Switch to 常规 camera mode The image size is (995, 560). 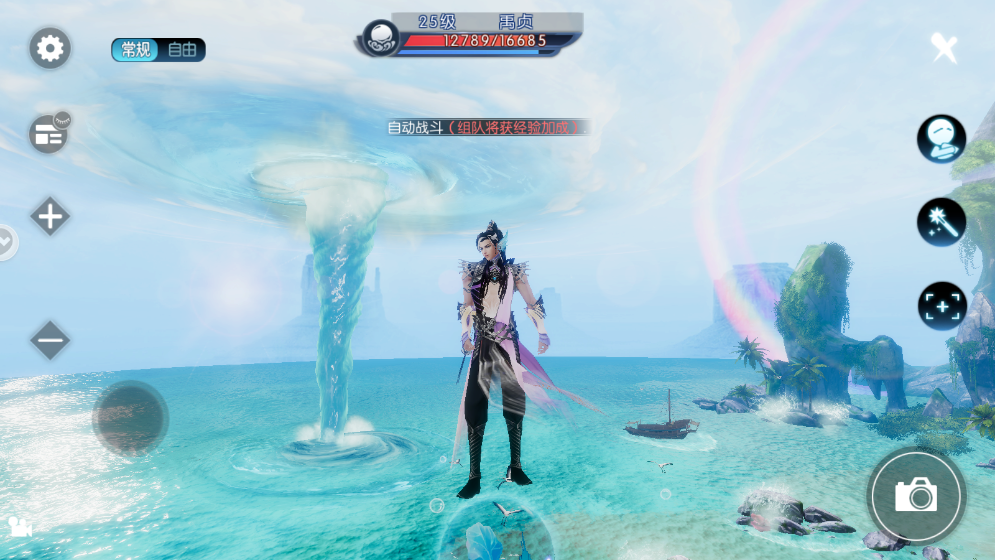coord(135,50)
